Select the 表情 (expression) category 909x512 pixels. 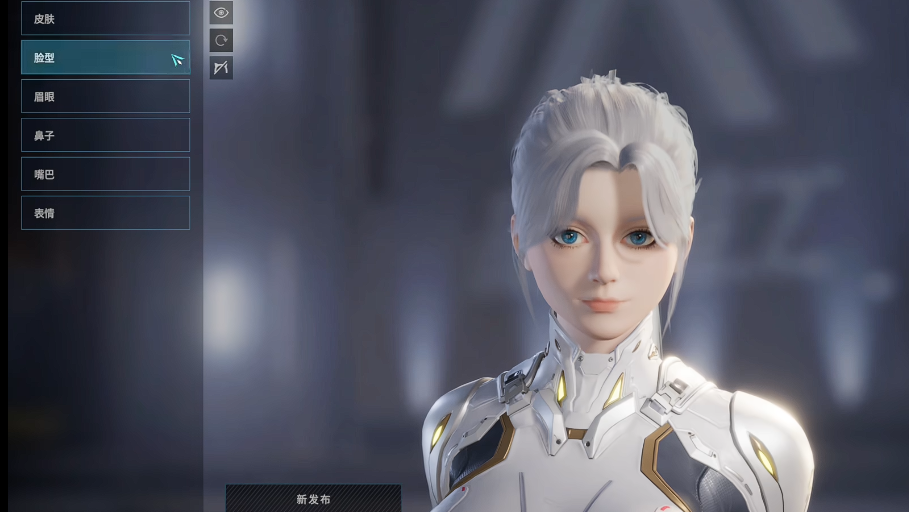pyautogui.click(x=105, y=213)
